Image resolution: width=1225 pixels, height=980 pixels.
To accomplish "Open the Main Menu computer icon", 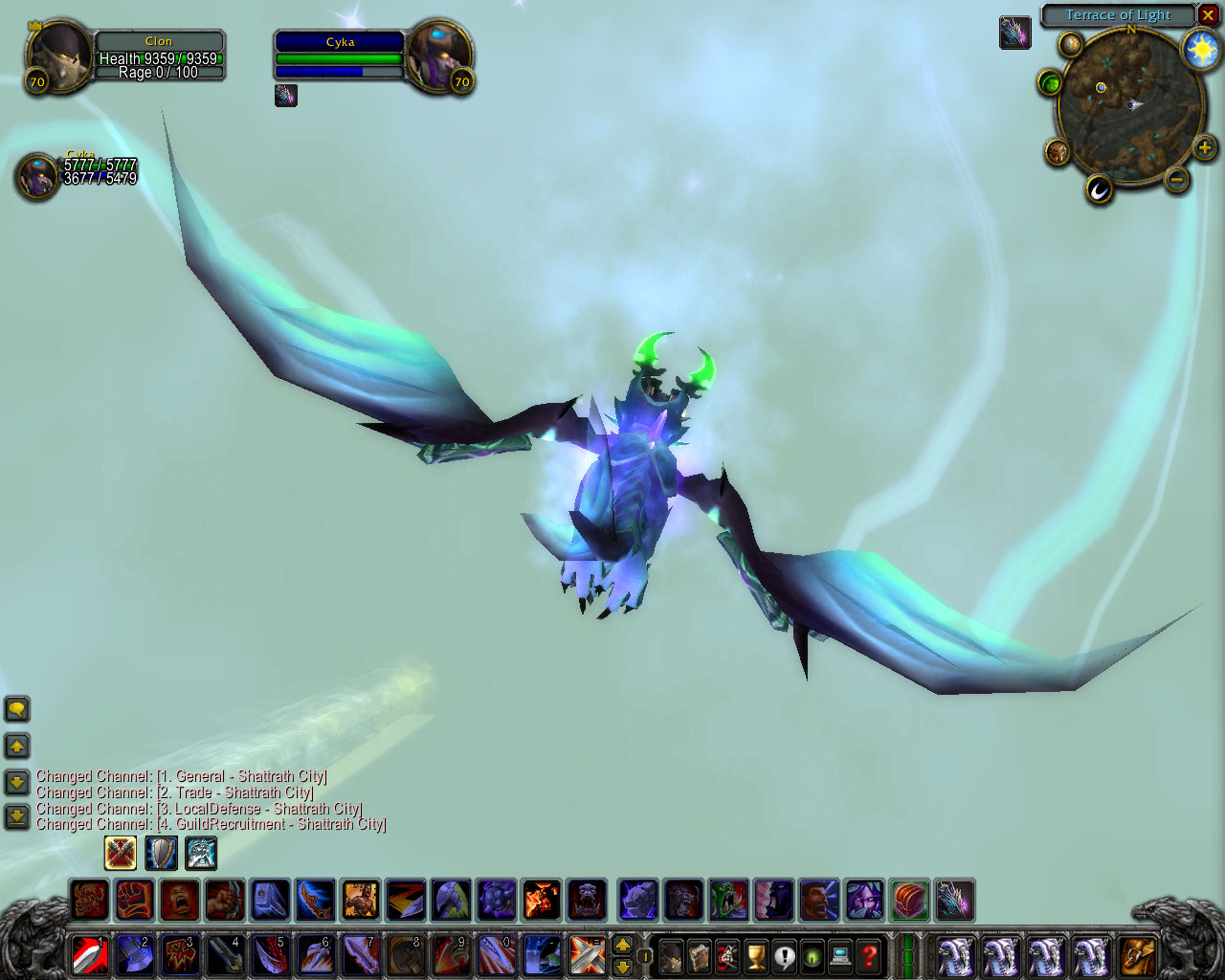I will click(x=840, y=955).
